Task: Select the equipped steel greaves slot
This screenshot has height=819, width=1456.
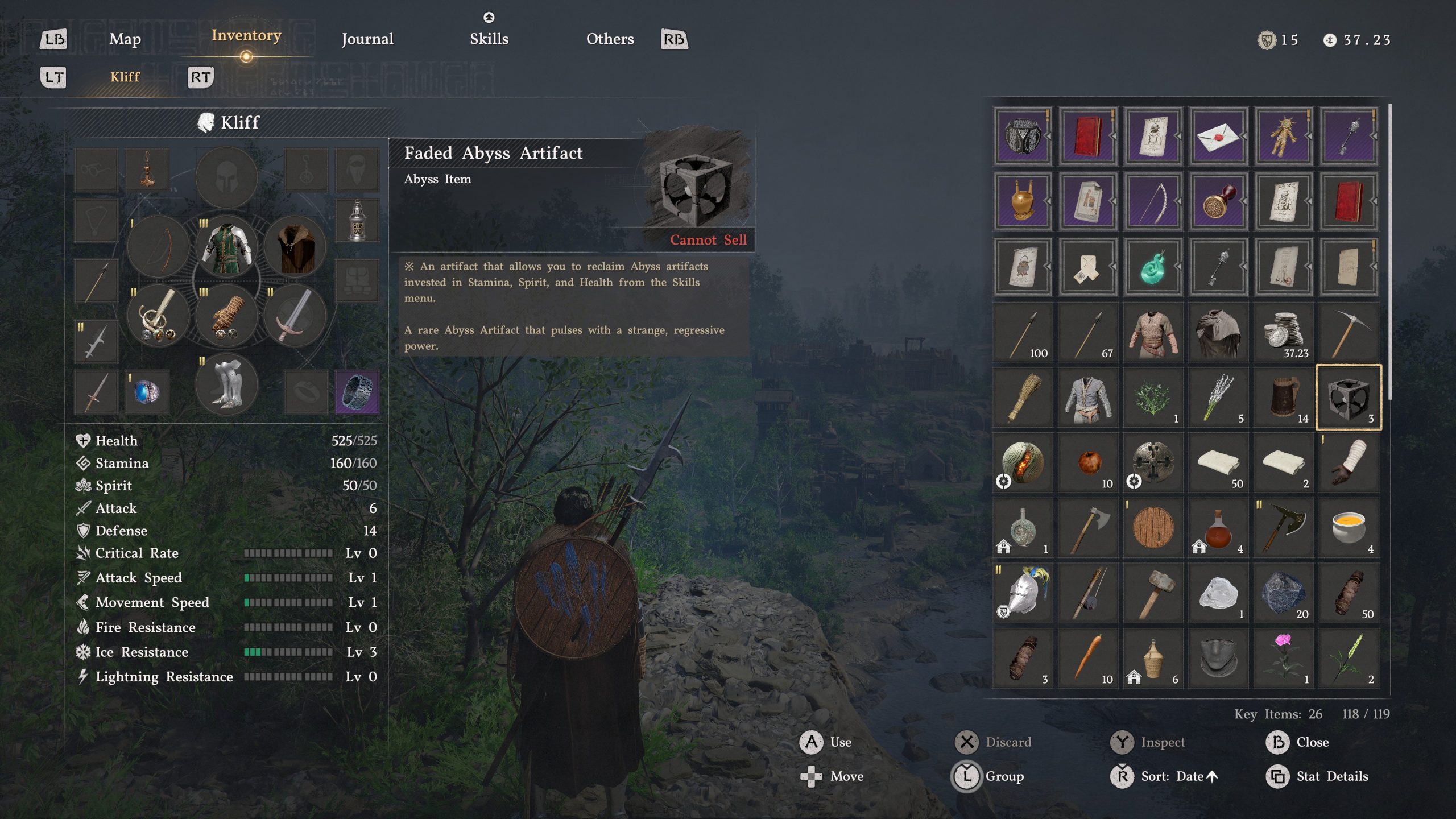Action: (x=226, y=384)
